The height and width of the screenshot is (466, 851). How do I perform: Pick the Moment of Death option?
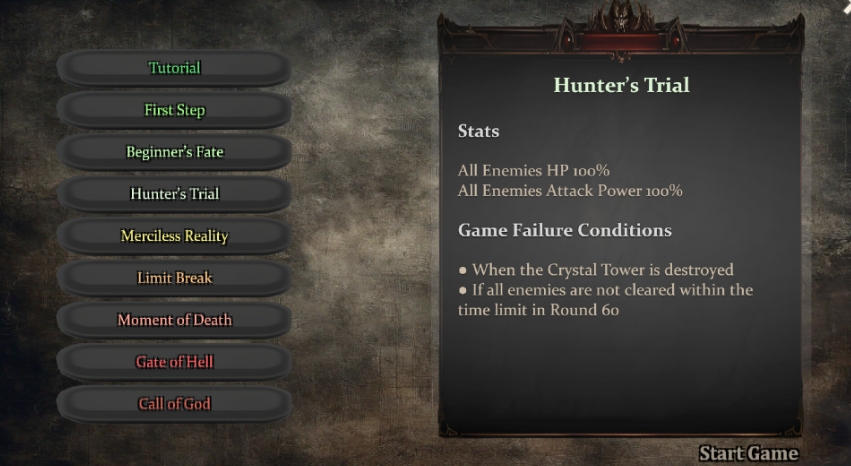point(175,320)
